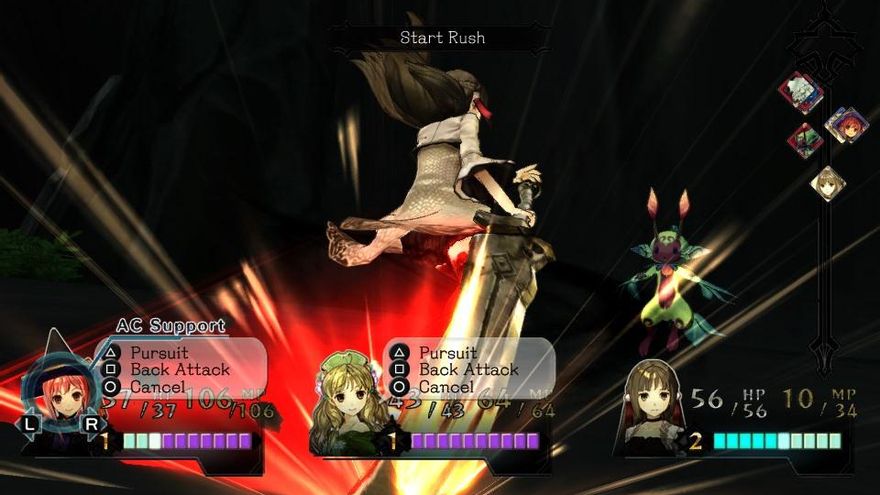Cancel the blonde girl's support action
880x495 pixels.
(x=445, y=386)
